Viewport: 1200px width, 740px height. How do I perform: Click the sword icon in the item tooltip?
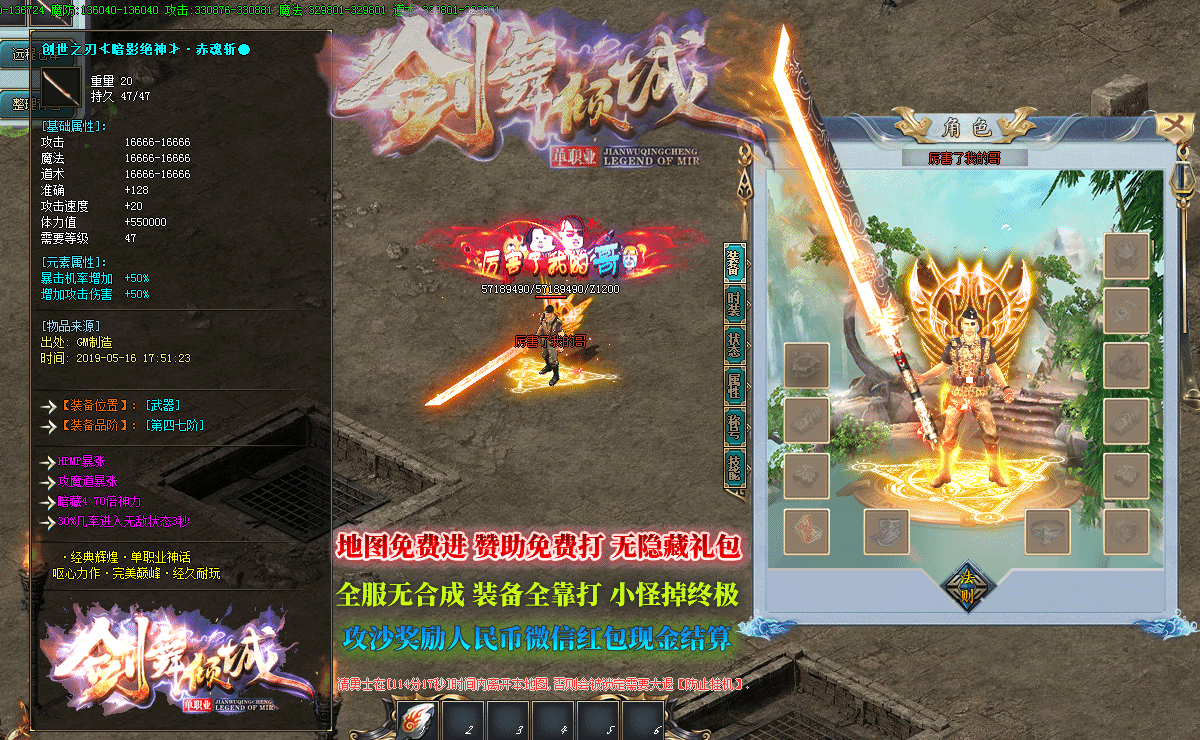[62, 88]
